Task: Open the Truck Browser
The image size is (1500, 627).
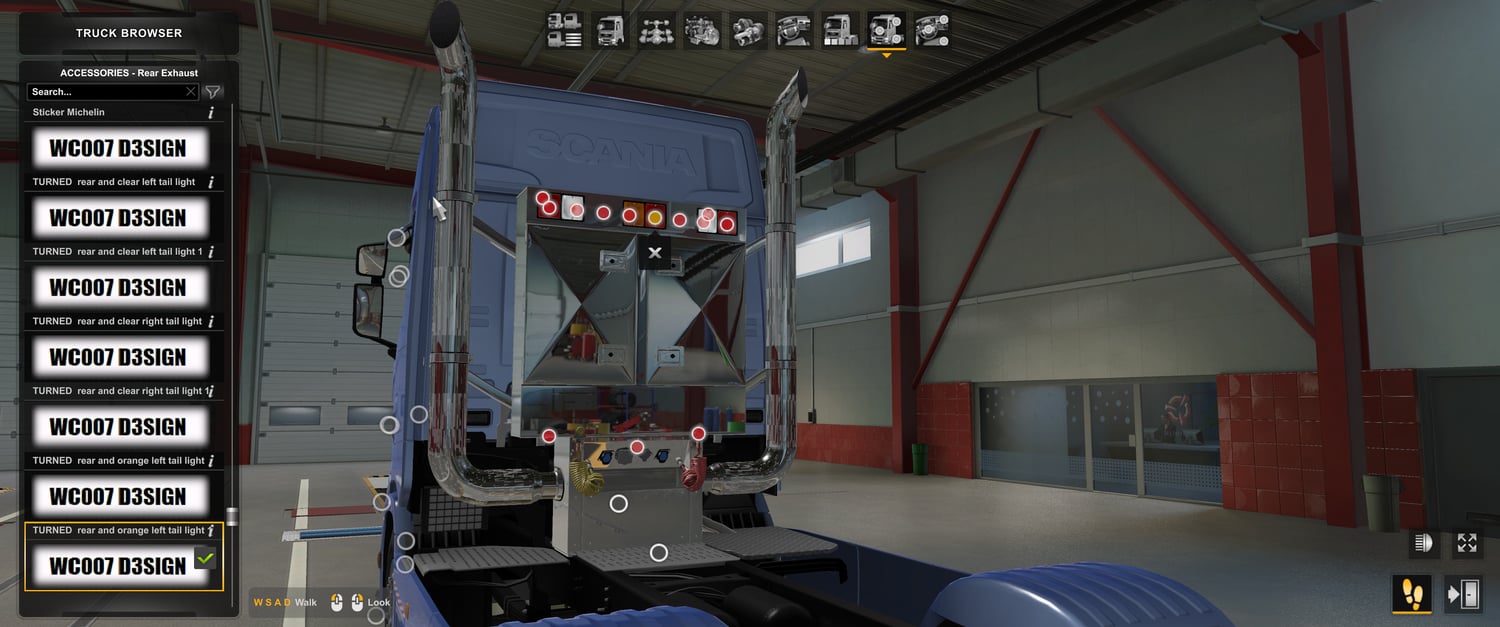Action: tap(129, 33)
